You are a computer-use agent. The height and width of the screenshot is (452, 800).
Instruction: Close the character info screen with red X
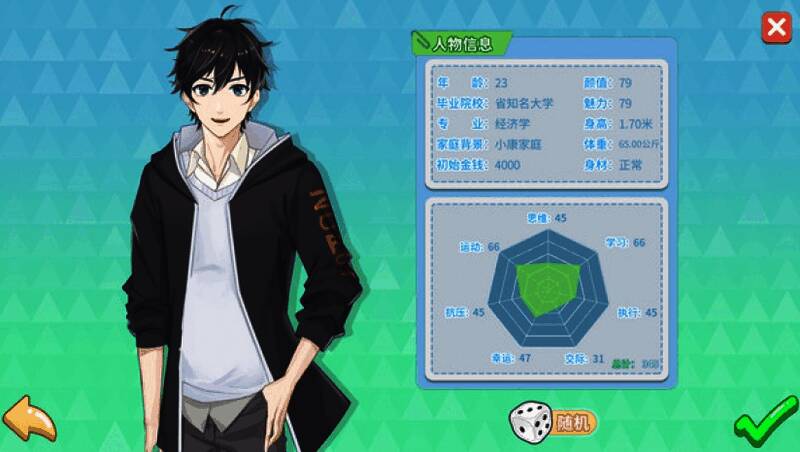tap(776, 28)
